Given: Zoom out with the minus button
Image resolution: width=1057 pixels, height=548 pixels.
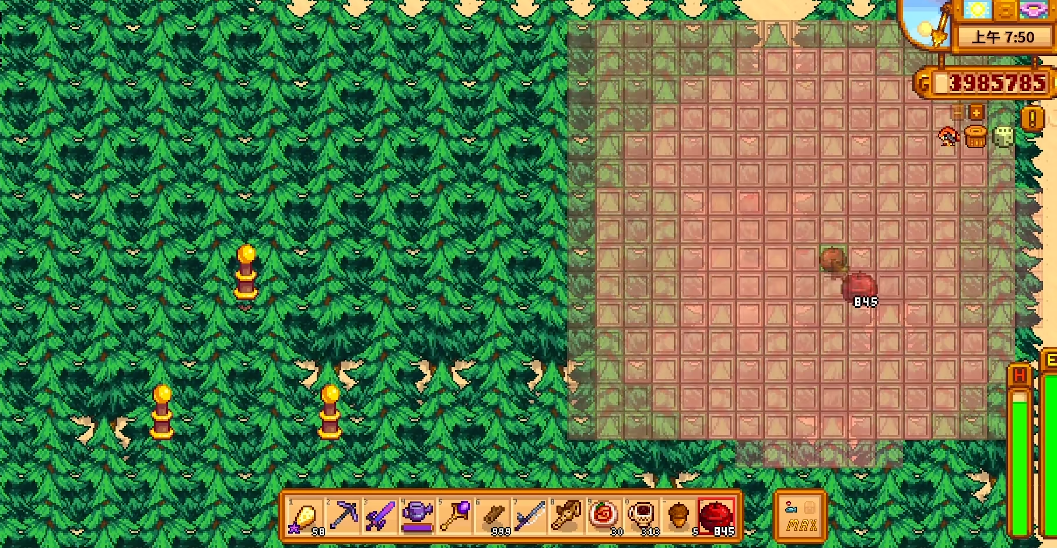Looking at the screenshot, I should coord(958,112).
